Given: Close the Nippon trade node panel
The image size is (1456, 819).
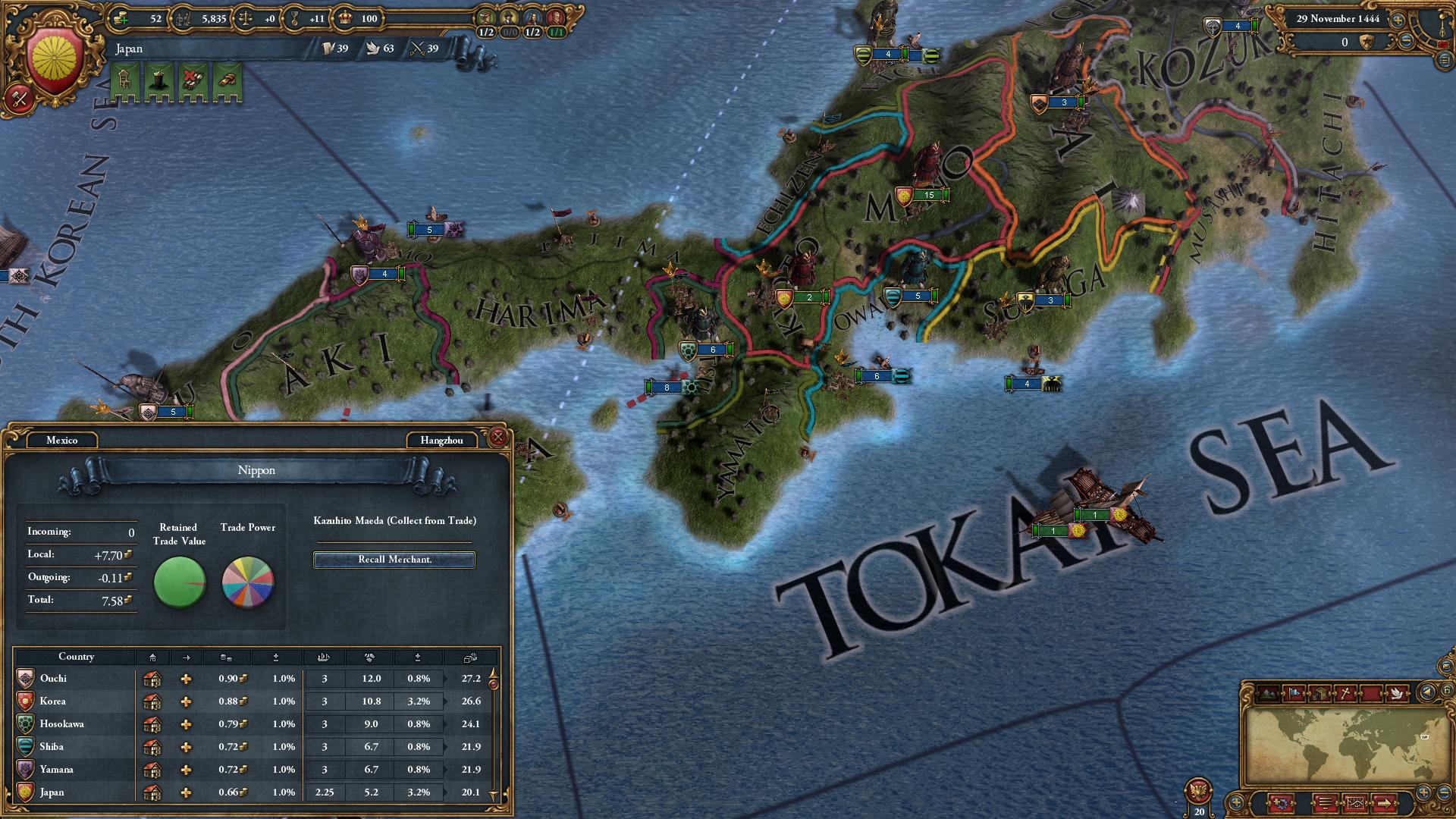Looking at the screenshot, I should (x=497, y=437).
